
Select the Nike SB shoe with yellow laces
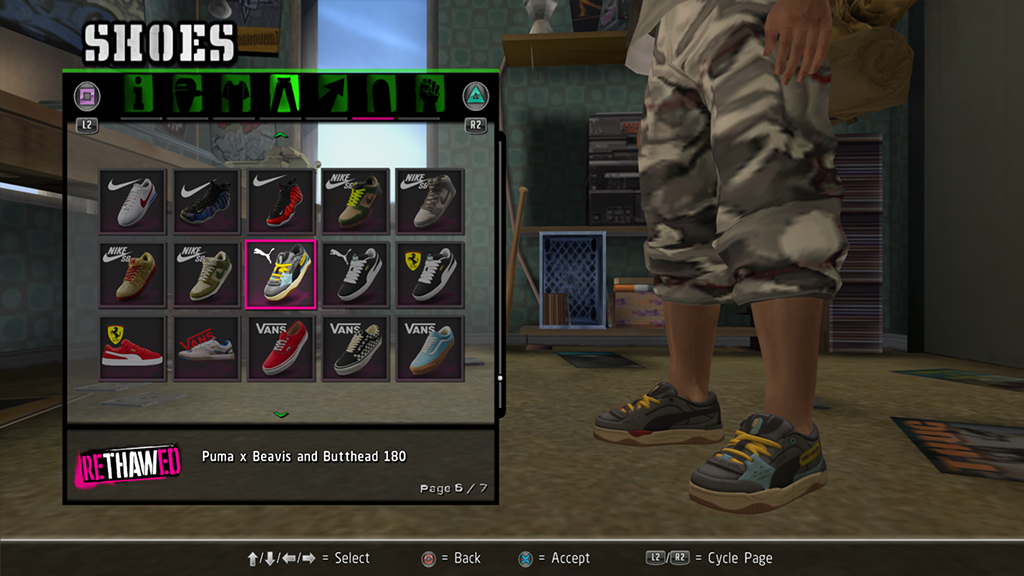tap(355, 200)
